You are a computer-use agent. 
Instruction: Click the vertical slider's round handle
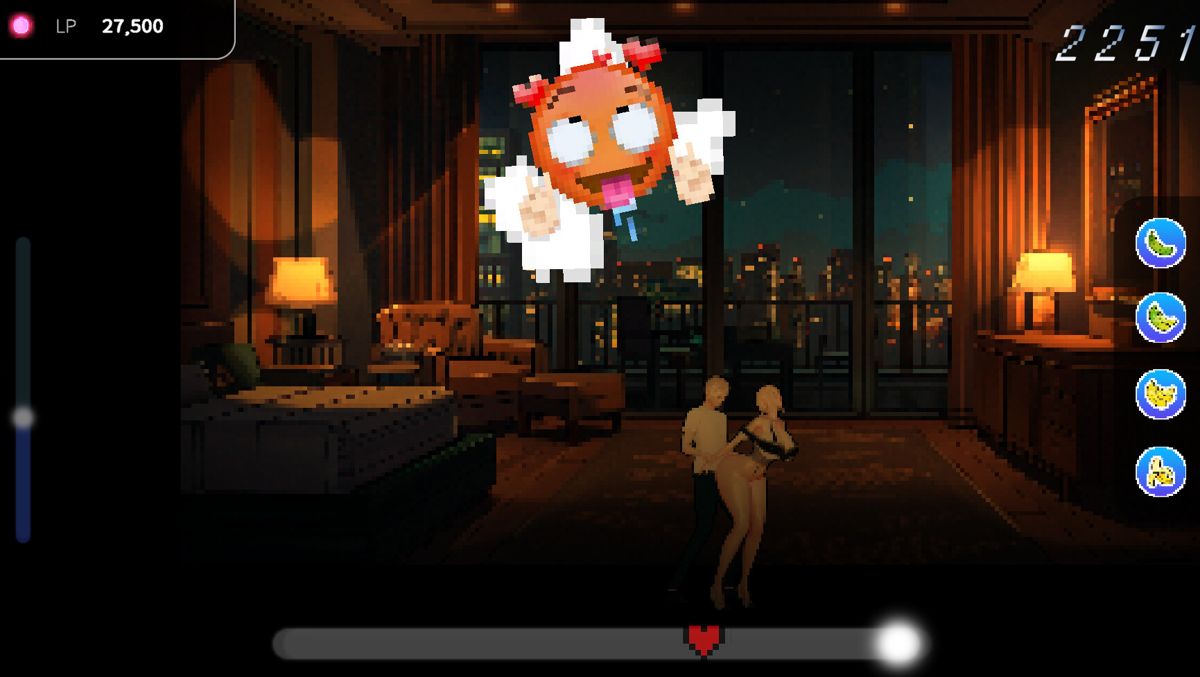pyautogui.click(x=23, y=418)
